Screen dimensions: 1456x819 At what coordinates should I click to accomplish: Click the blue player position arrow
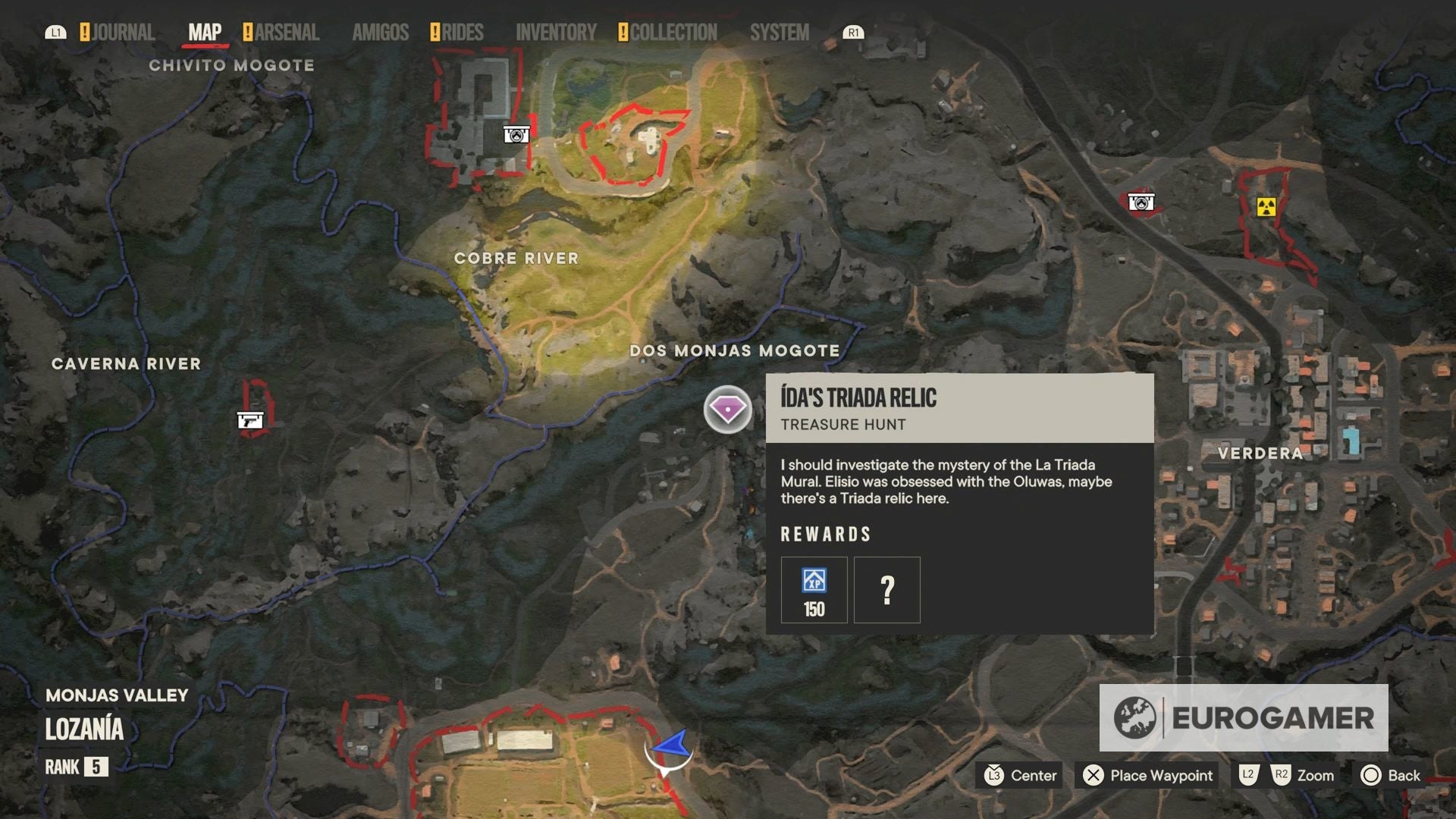click(x=671, y=745)
